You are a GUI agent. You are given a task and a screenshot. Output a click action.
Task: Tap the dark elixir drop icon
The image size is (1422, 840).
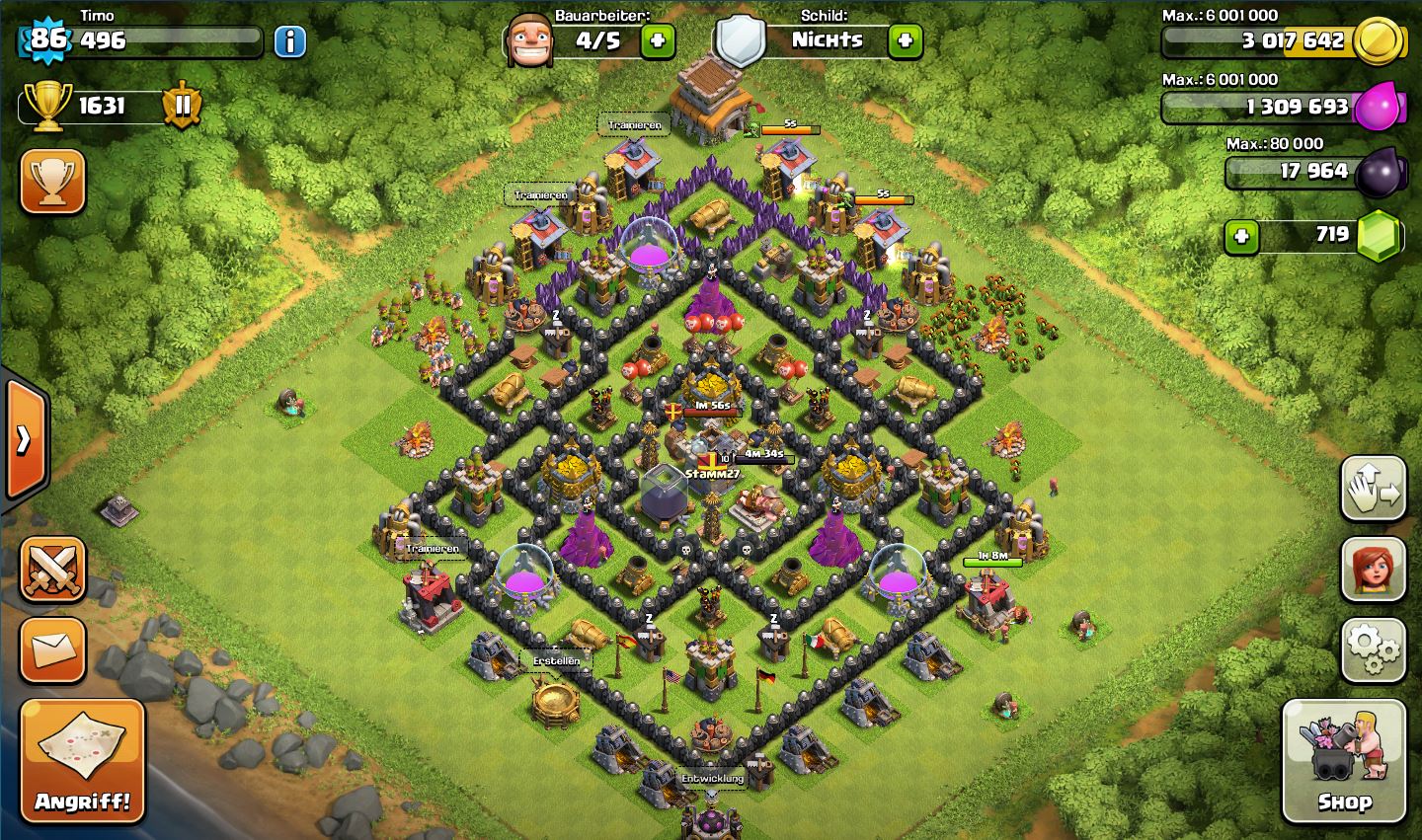(x=1380, y=173)
